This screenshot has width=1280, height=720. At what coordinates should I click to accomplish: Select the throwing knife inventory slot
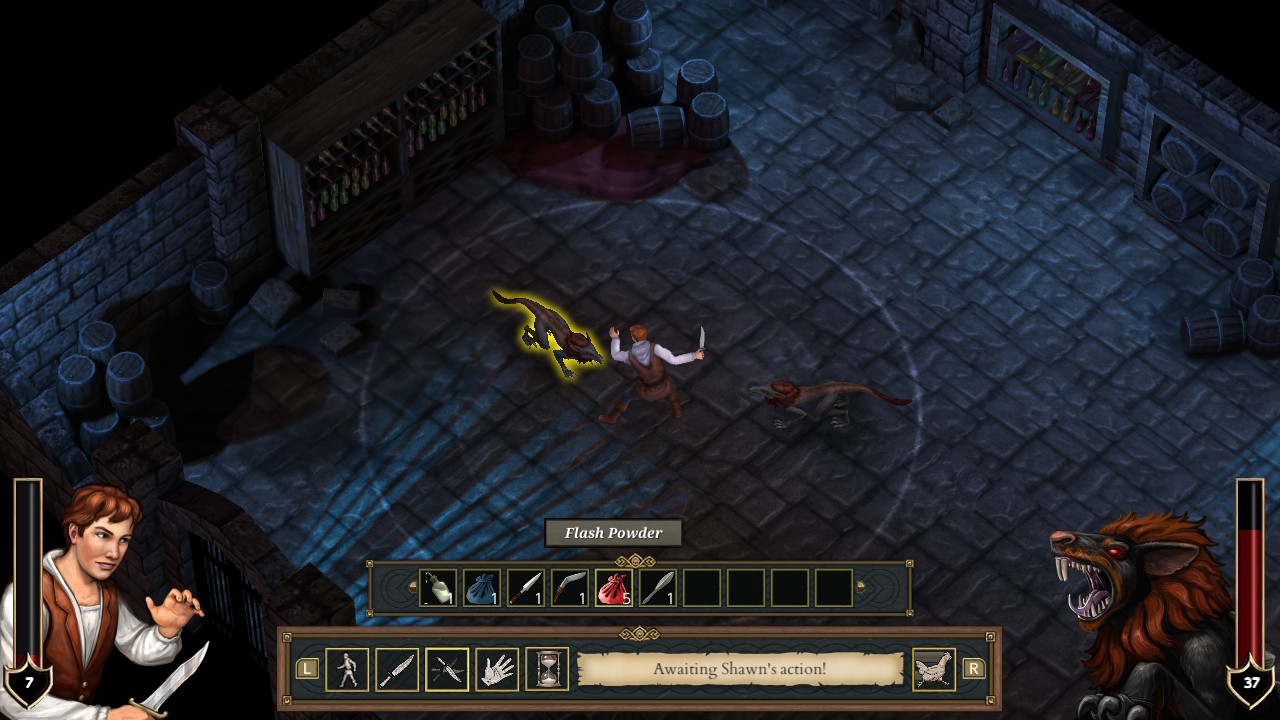(656, 589)
